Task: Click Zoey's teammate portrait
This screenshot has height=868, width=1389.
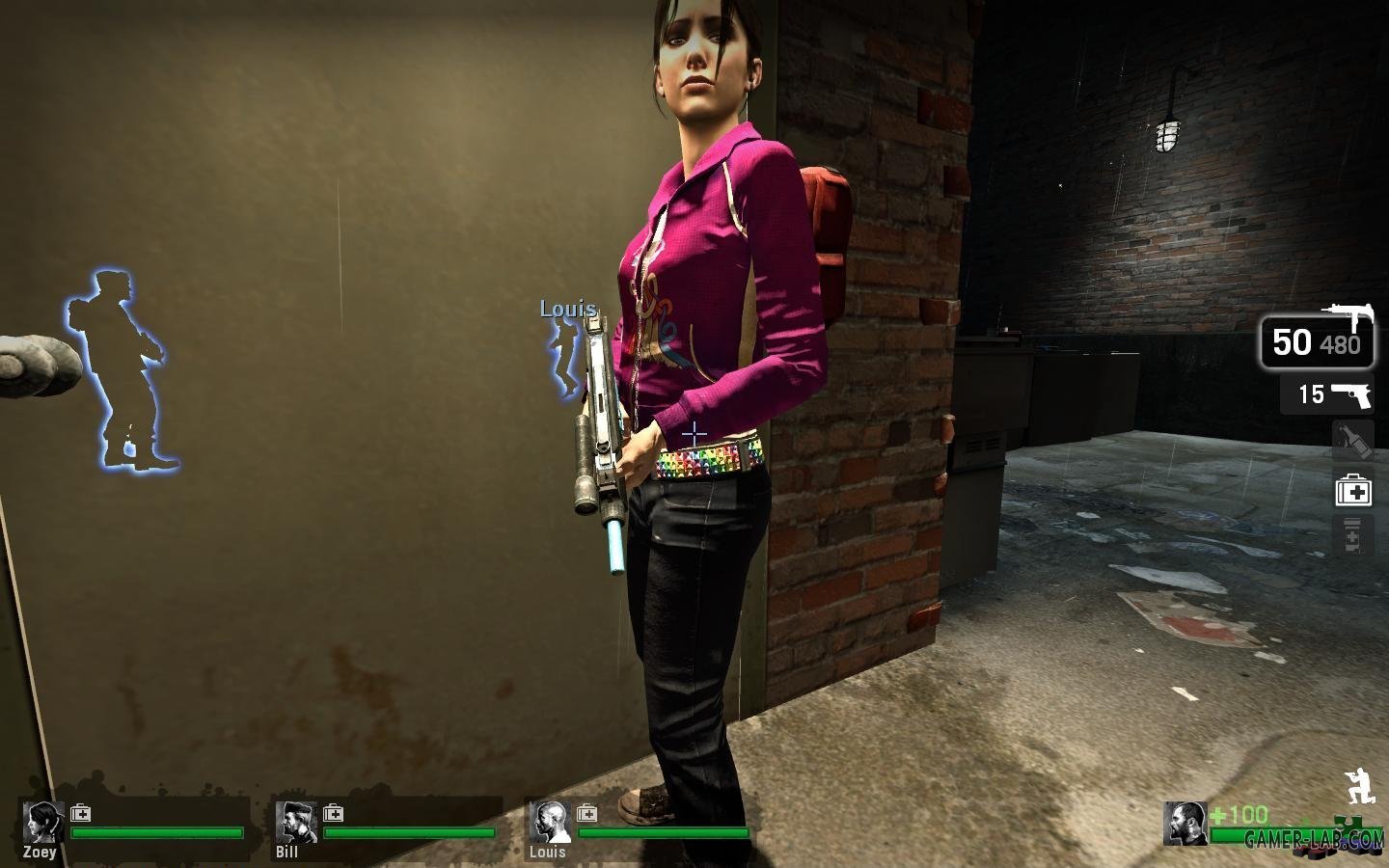Action: tap(42, 822)
